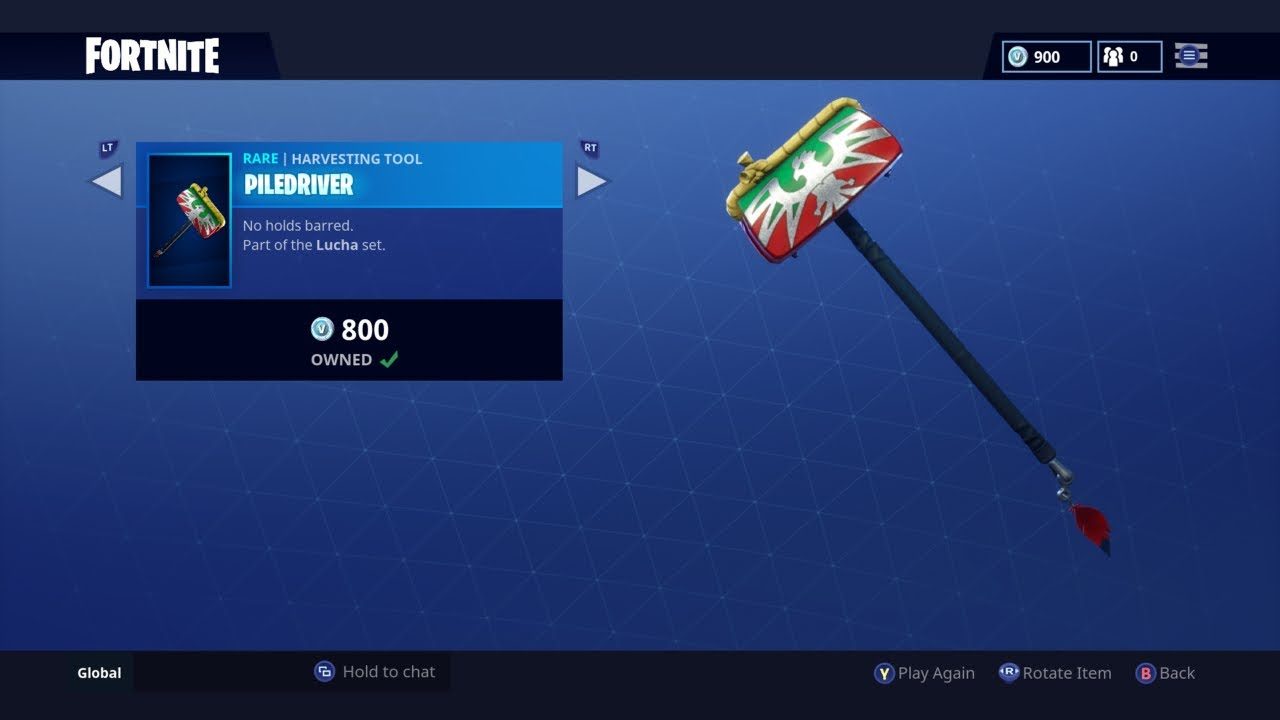
Task: Activate the Rotate Item option
Action: pyautogui.click(x=1055, y=673)
